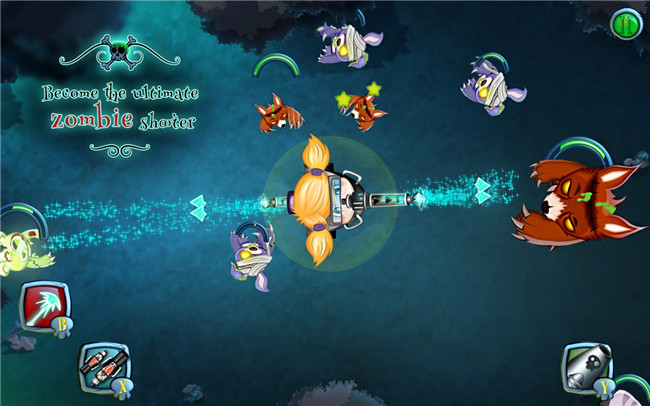
Task: Fire the silver skull bomb ability
Action: tap(585, 367)
